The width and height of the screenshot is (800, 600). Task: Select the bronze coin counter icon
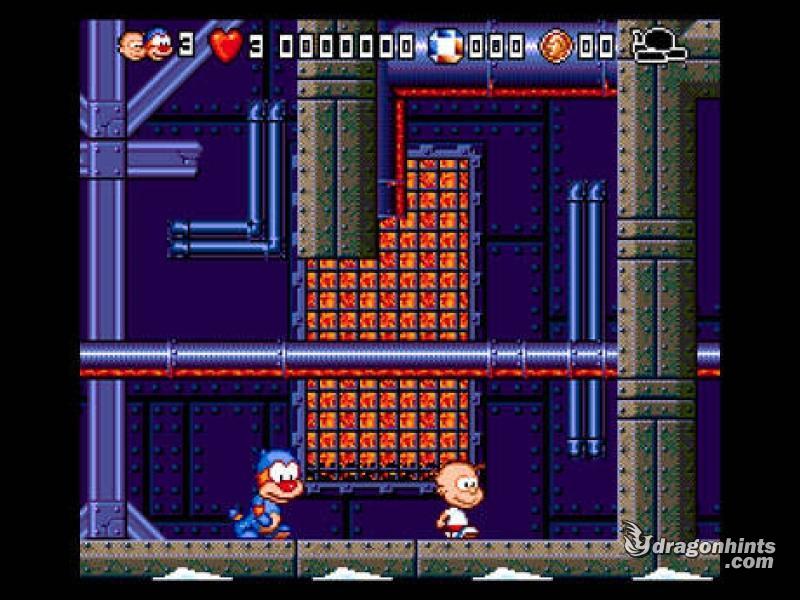[556, 45]
